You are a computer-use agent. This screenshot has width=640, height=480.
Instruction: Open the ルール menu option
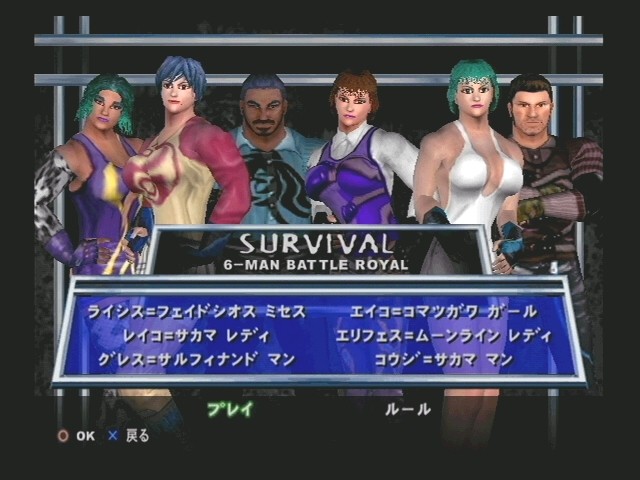click(x=408, y=409)
